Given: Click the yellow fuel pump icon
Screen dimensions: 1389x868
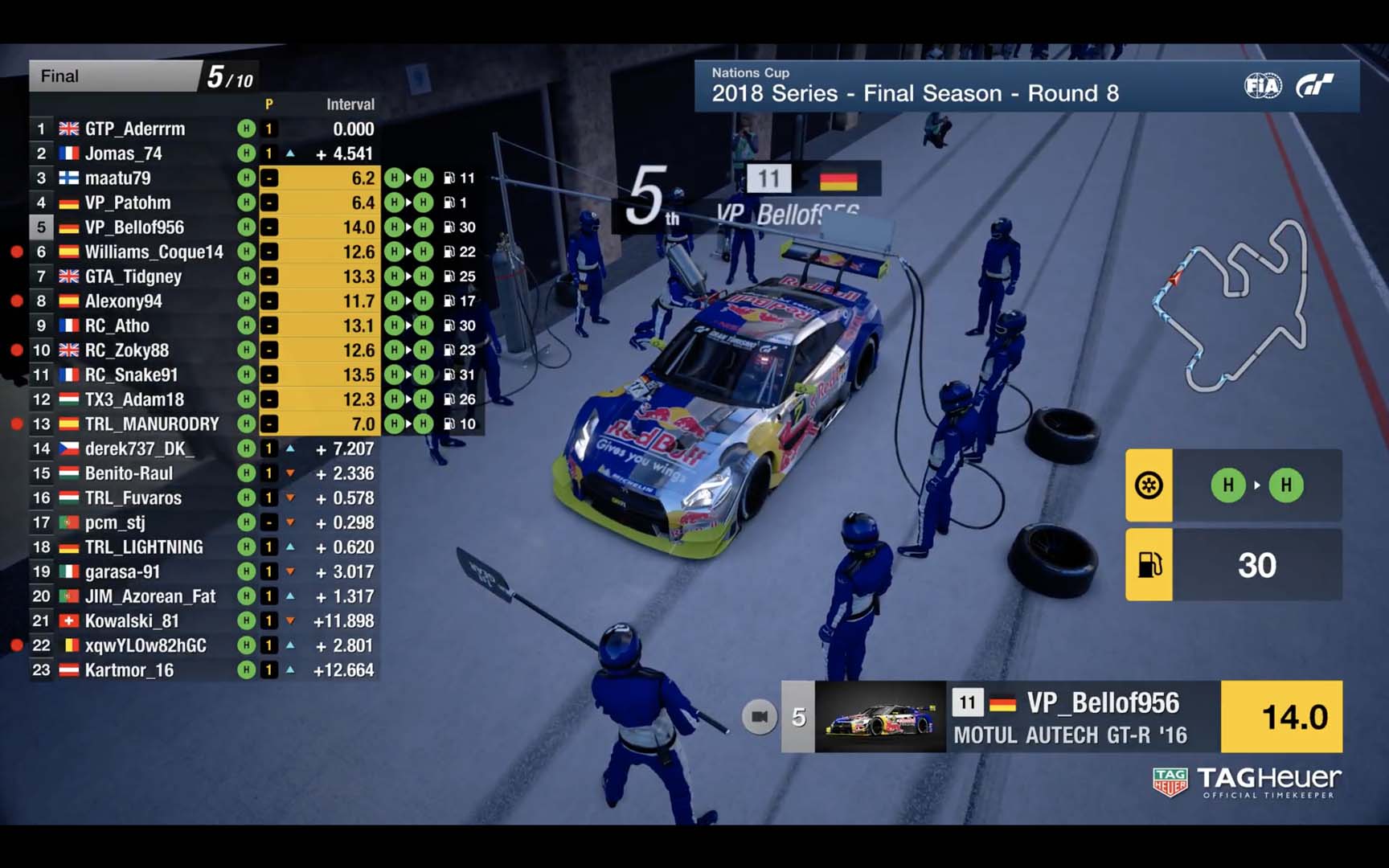Looking at the screenshot, I should click(x=1149, y=565).
